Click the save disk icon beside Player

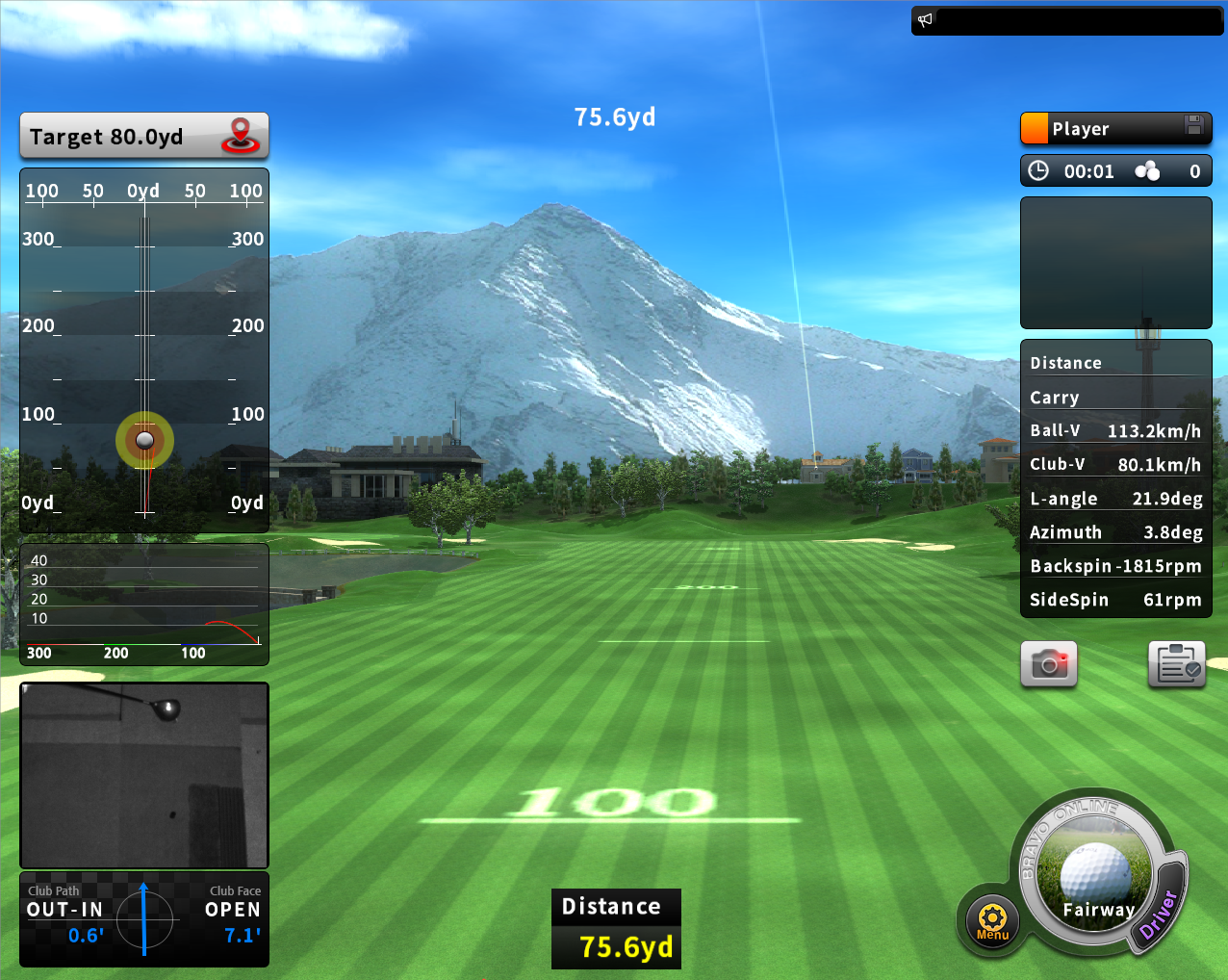pos(1194,125)
